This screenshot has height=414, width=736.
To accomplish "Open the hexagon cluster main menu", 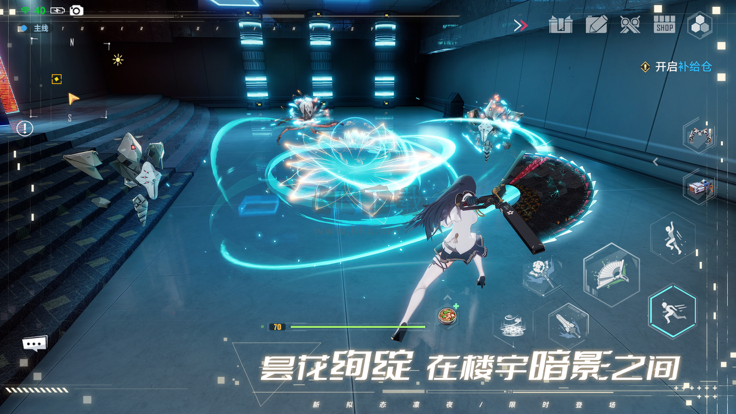I will click(701, 26).
